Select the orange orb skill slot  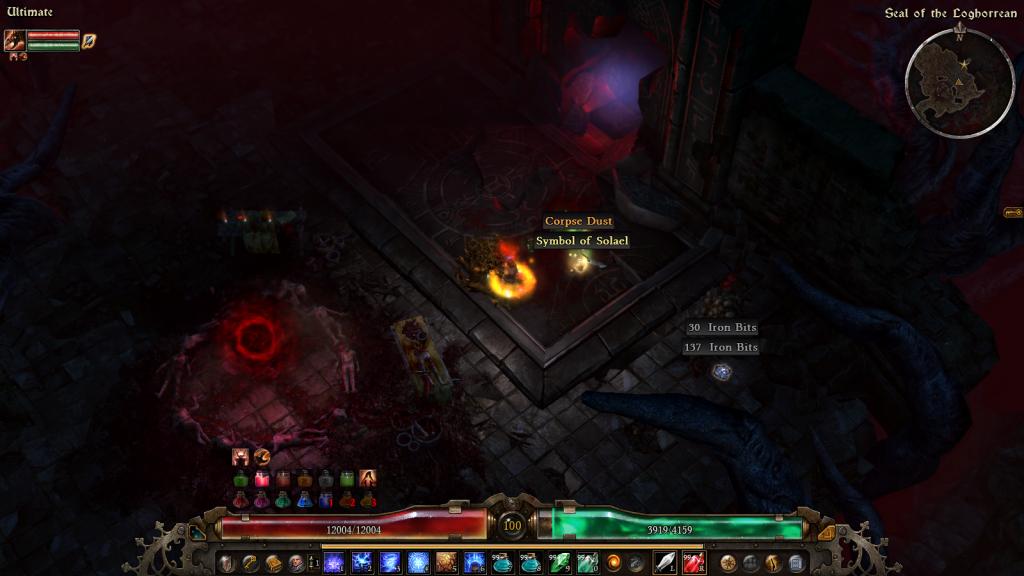[x=614, y=563]
